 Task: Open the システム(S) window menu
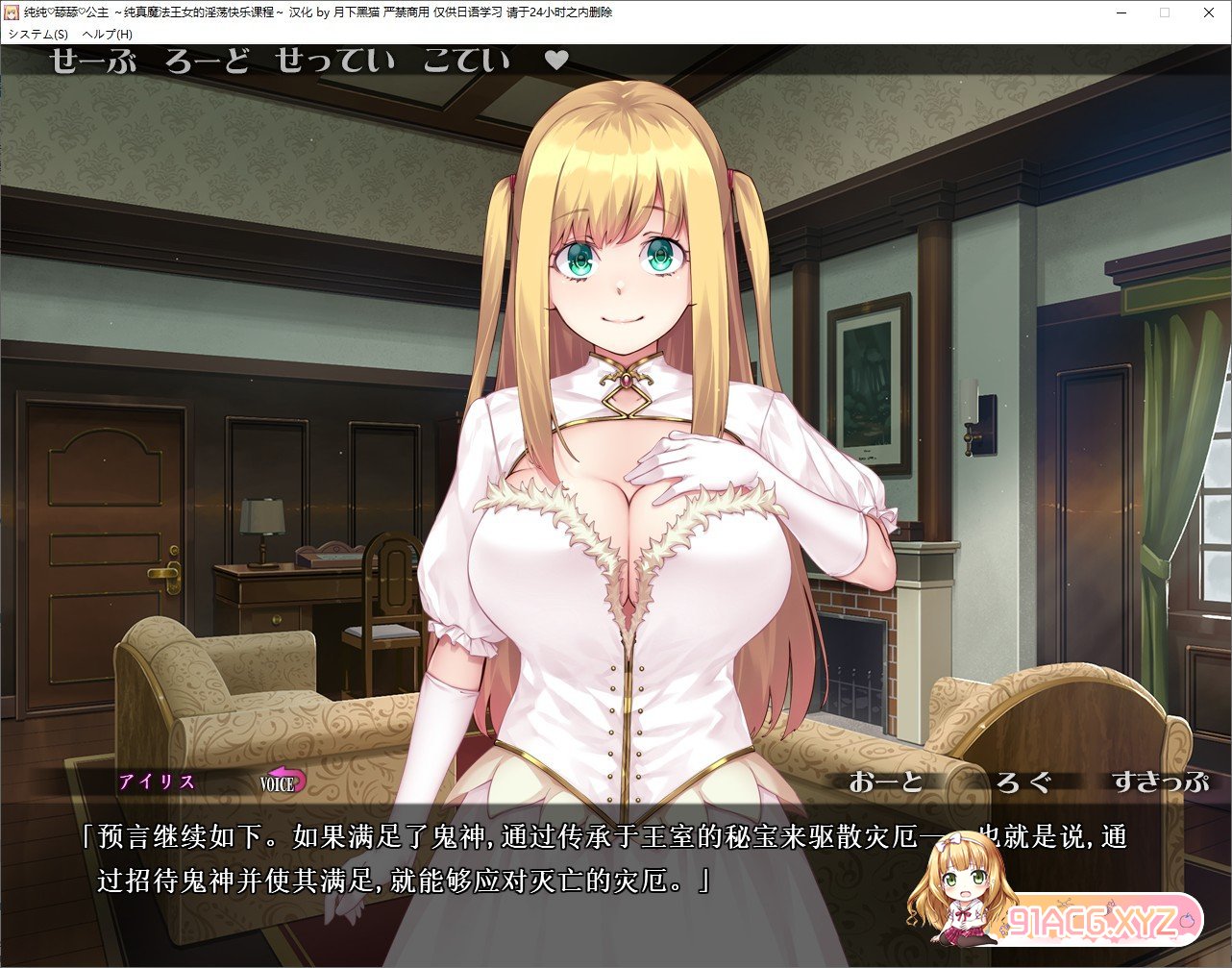tap(37, 34)
